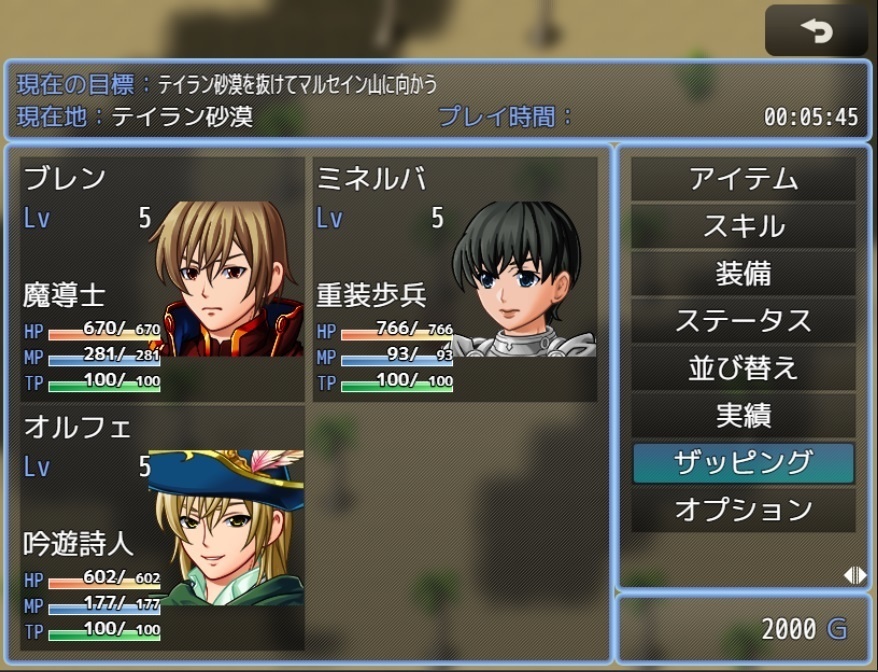Choose party member オルフェ the 吟遊詩人
The image size is (878, 672).
[x=162, y=527]
